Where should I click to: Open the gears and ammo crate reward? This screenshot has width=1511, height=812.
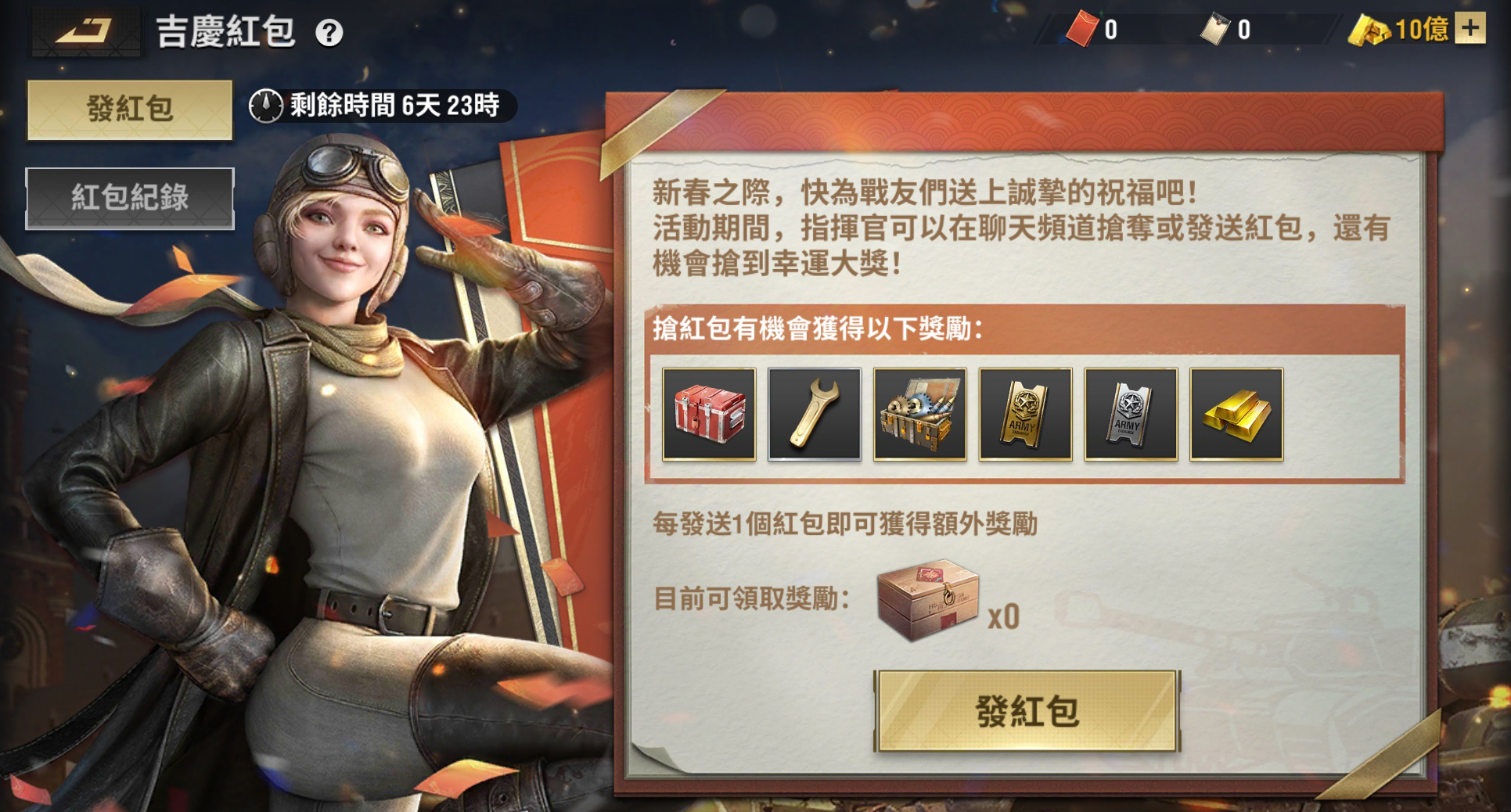coord(919,415)
